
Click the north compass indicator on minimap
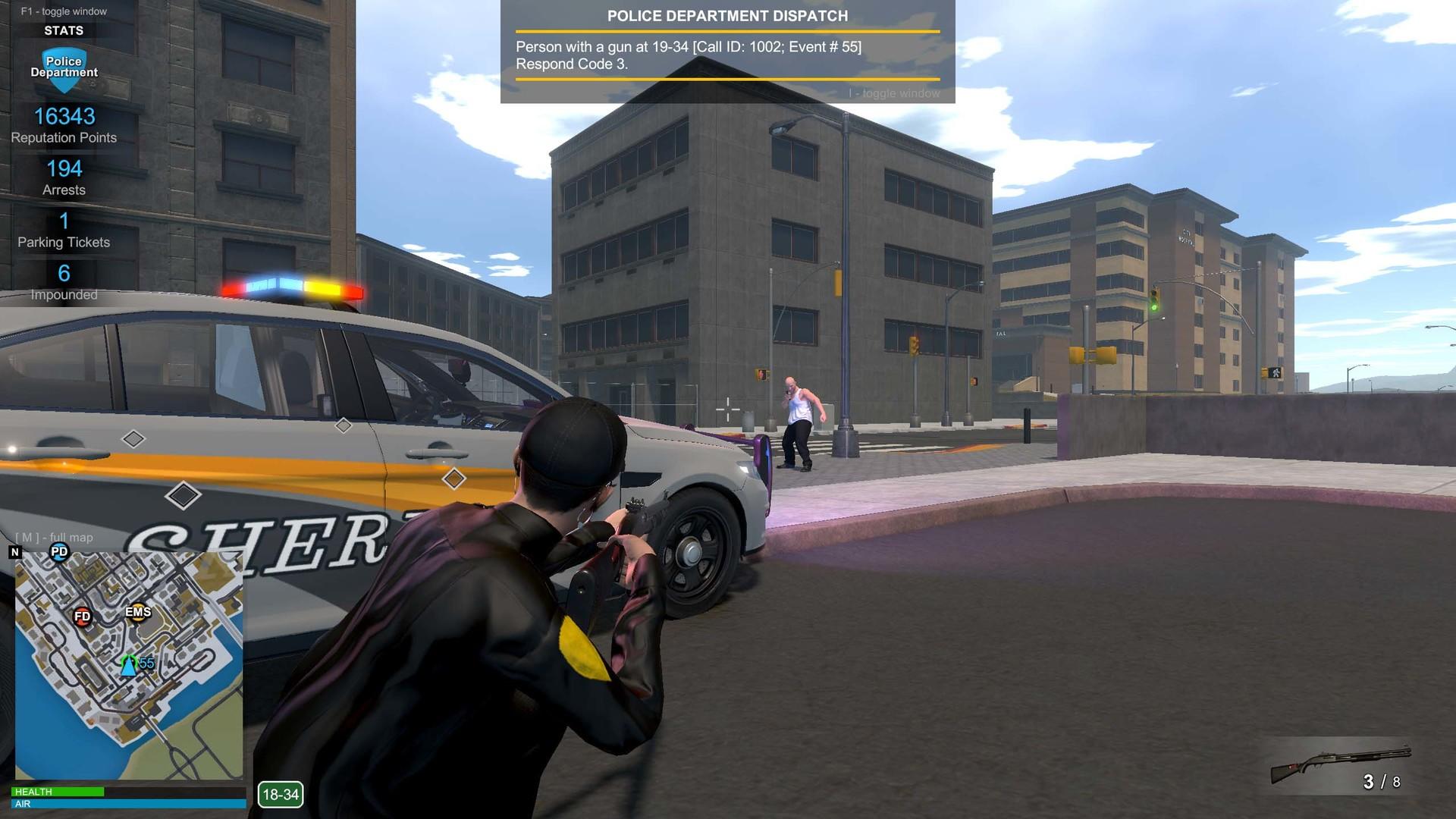(x=14, y=552)
